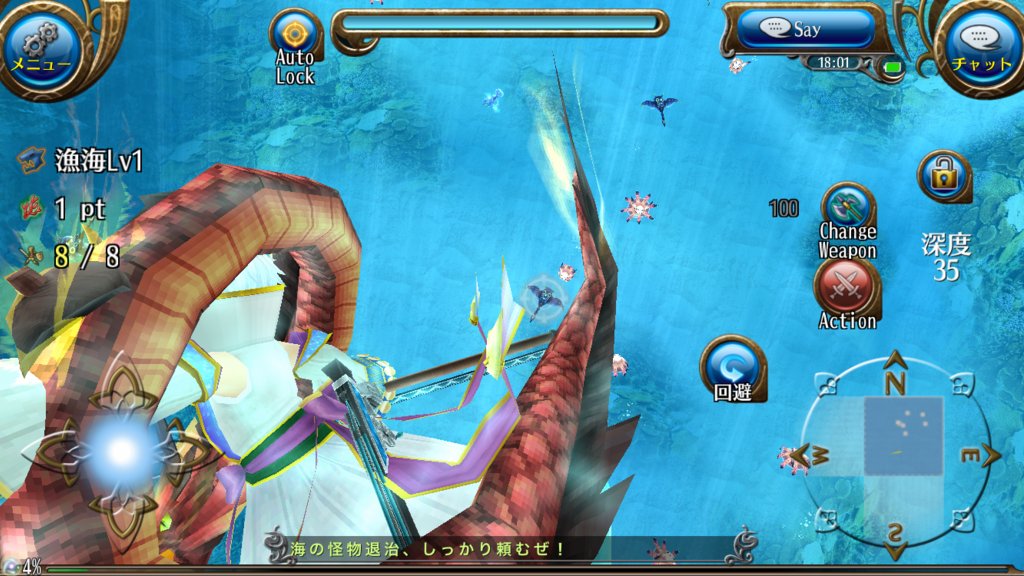Open the チャット chat window

coord(982,47)
